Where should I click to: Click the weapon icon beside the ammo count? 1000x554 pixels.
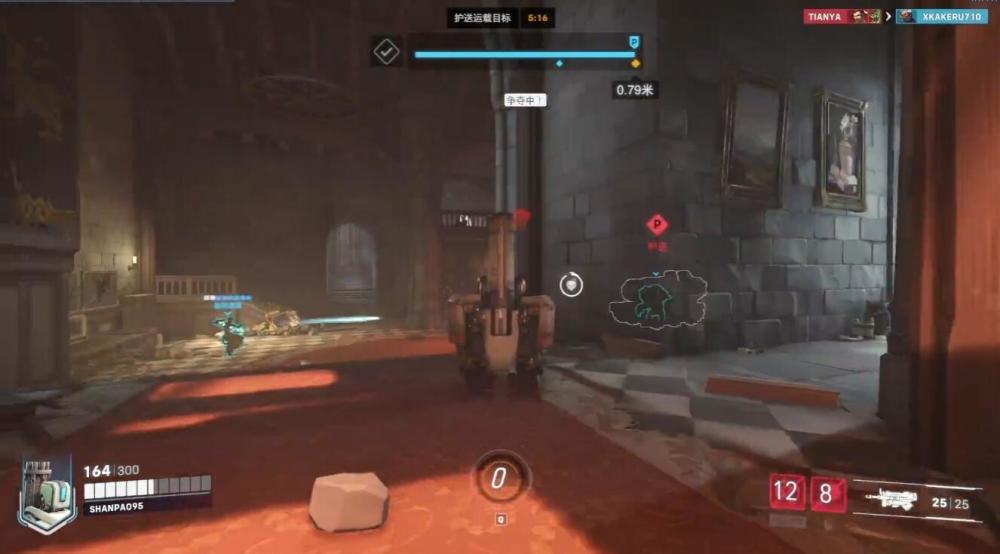[891, 499]
